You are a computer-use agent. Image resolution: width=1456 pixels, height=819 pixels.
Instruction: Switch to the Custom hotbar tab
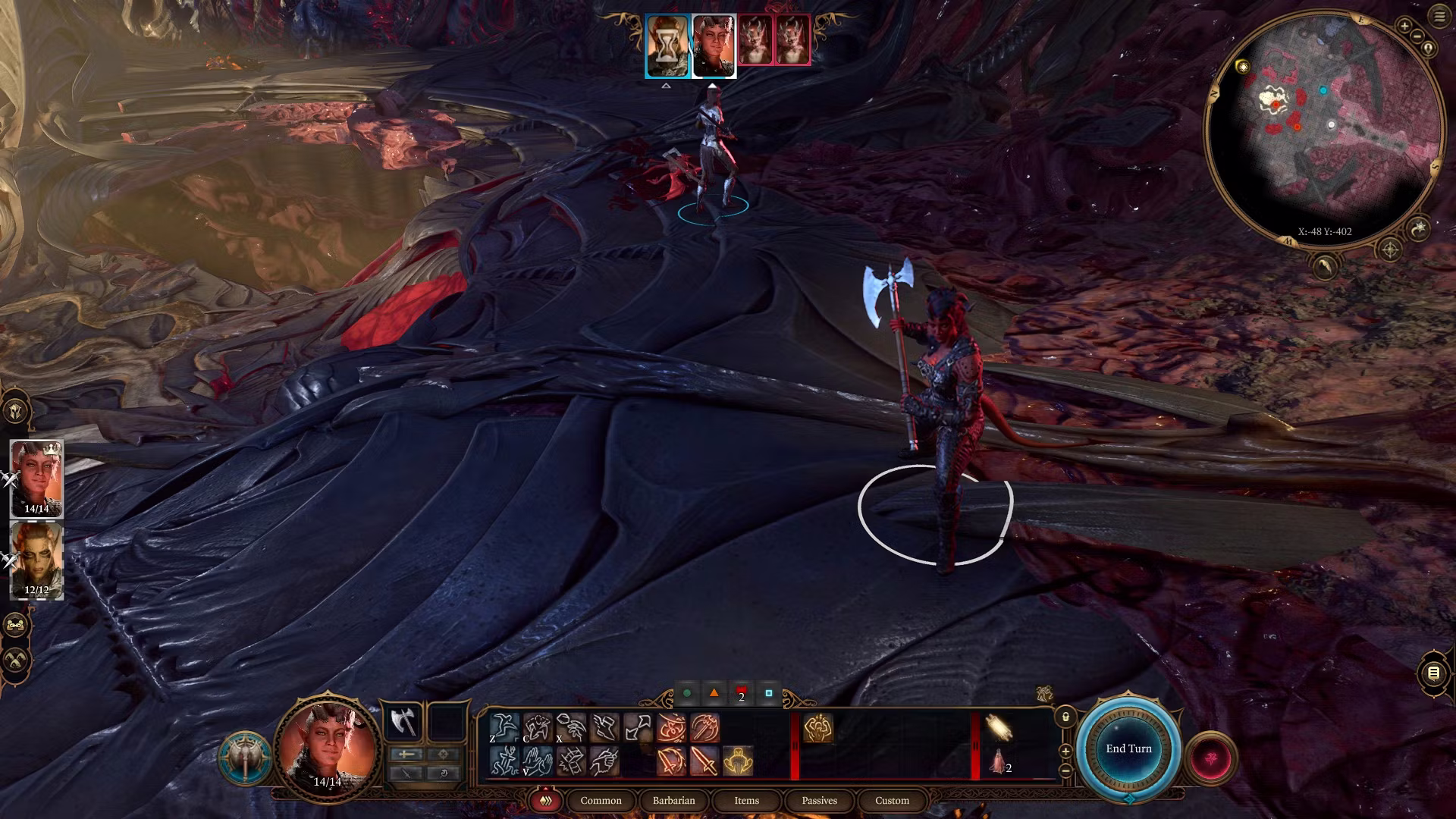(892, 801)
